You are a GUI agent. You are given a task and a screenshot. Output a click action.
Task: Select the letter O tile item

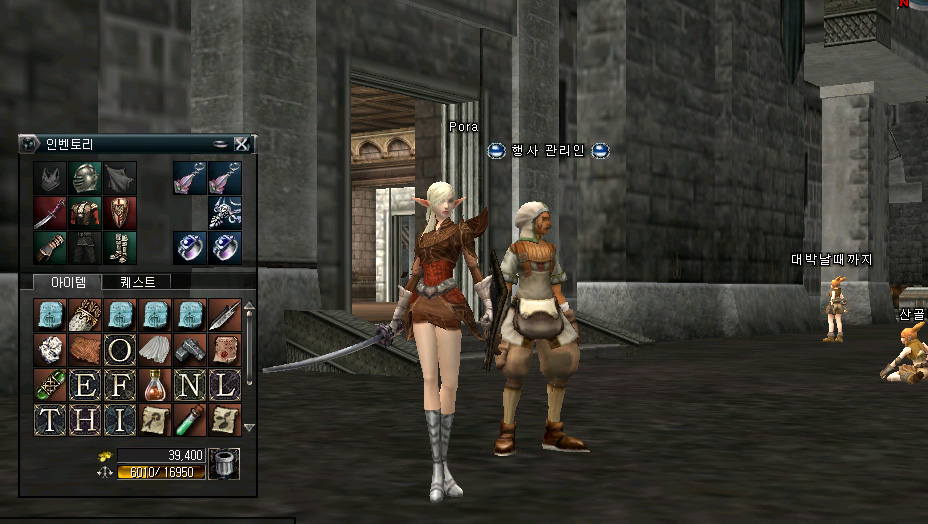pyautogui.click(x=120, y=350)
